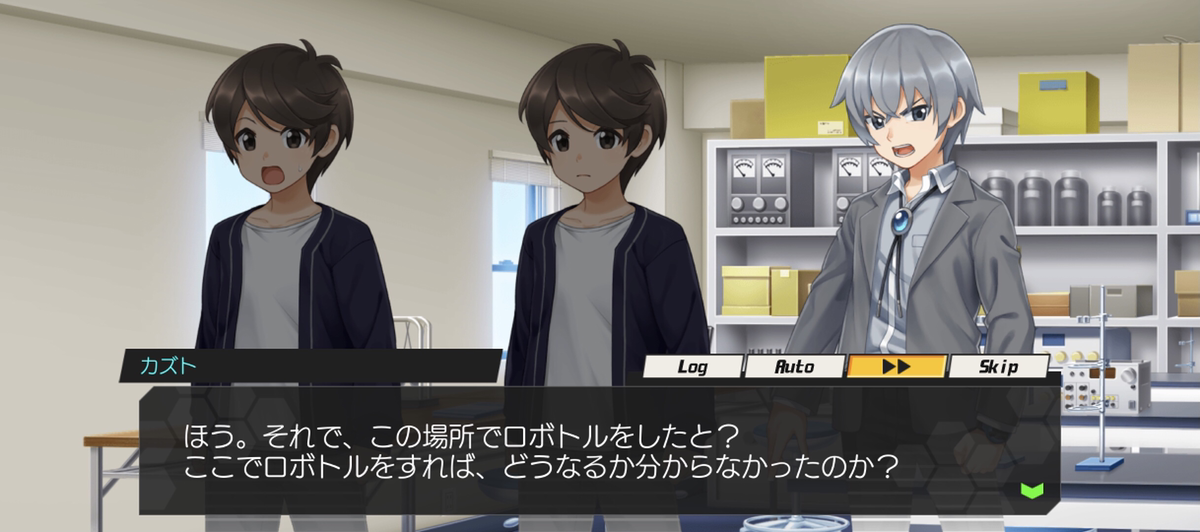Enable Auto text advance
This screenshot has width=1200, height=532.
click(x=795, y=367)
